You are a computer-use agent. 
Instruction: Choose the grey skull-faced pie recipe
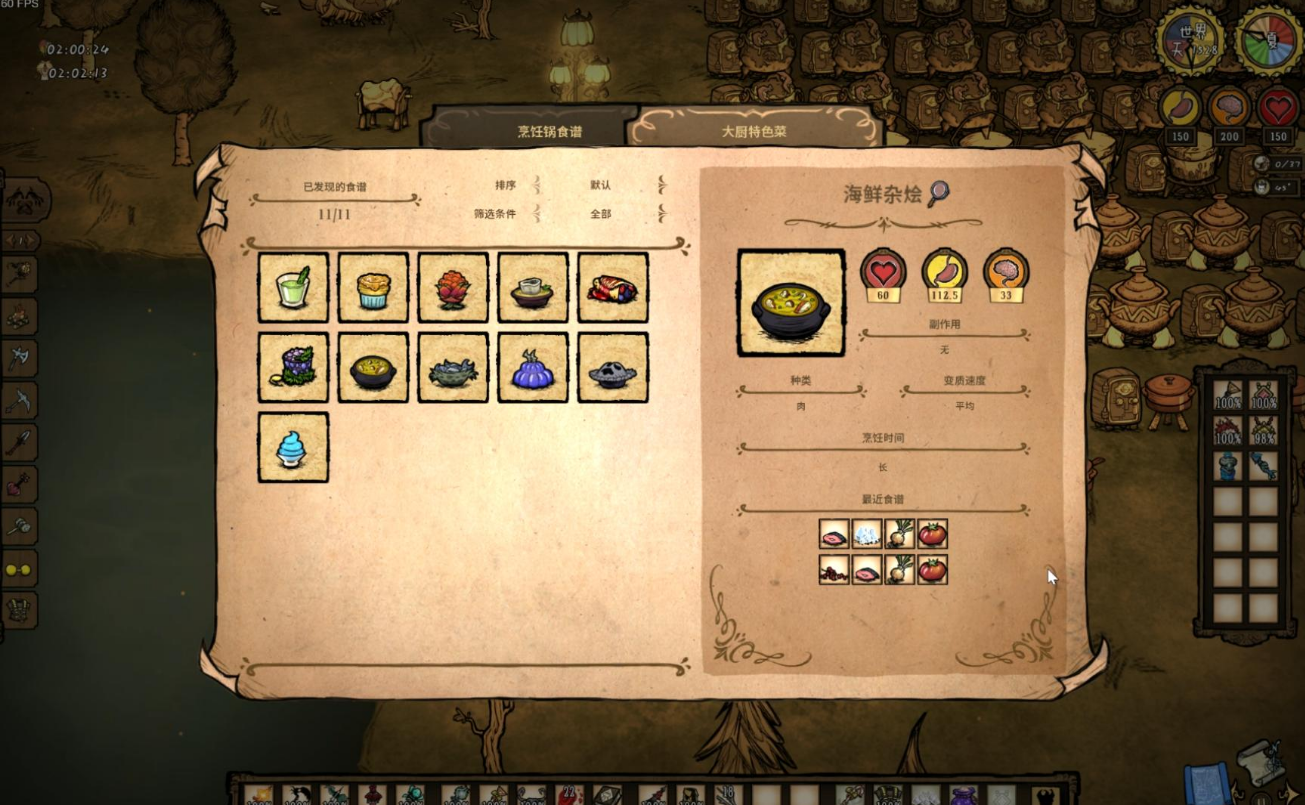(613, 367)
